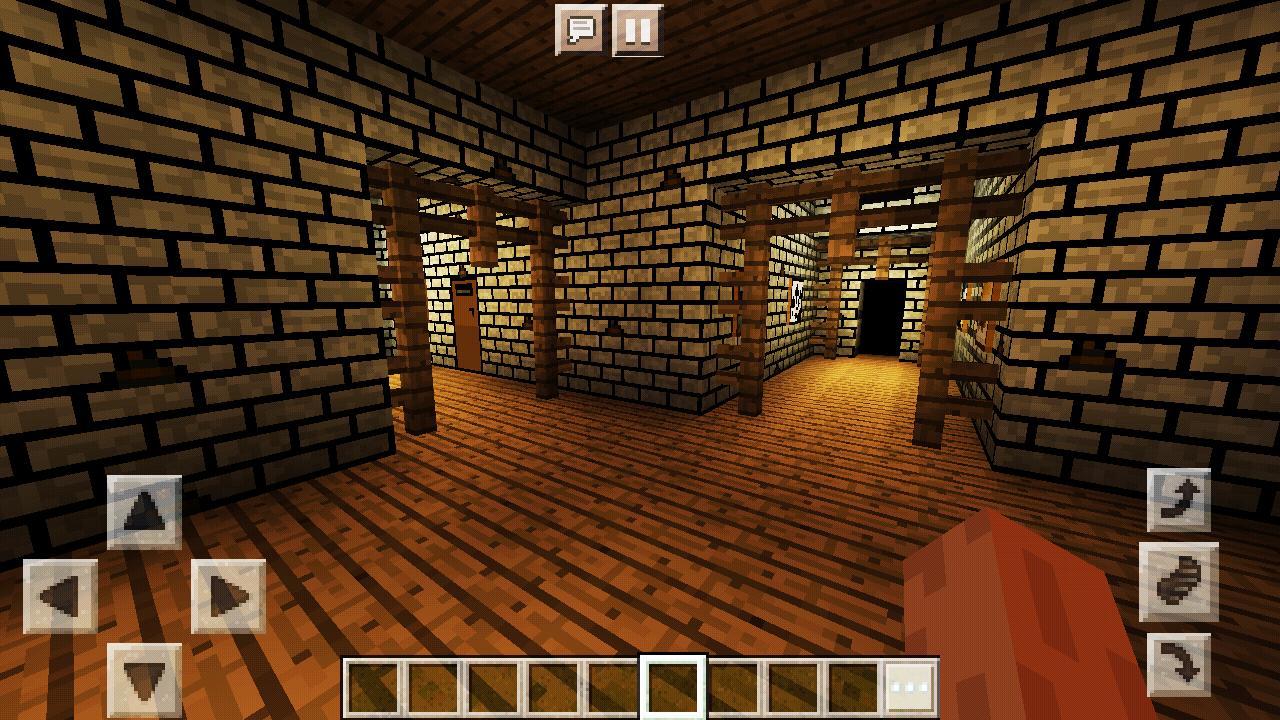Select the currently highlighted hotbar slot
The width and height of the screenshot is (1280, 720).
click(x=671, y=686)
